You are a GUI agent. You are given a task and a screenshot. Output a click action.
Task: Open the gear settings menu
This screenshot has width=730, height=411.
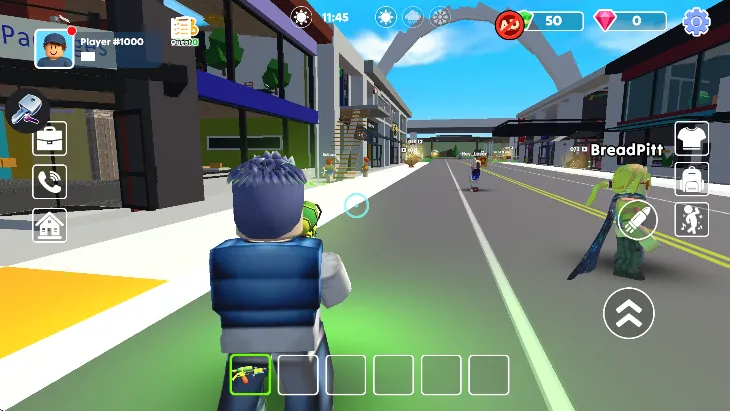(696, 20)
